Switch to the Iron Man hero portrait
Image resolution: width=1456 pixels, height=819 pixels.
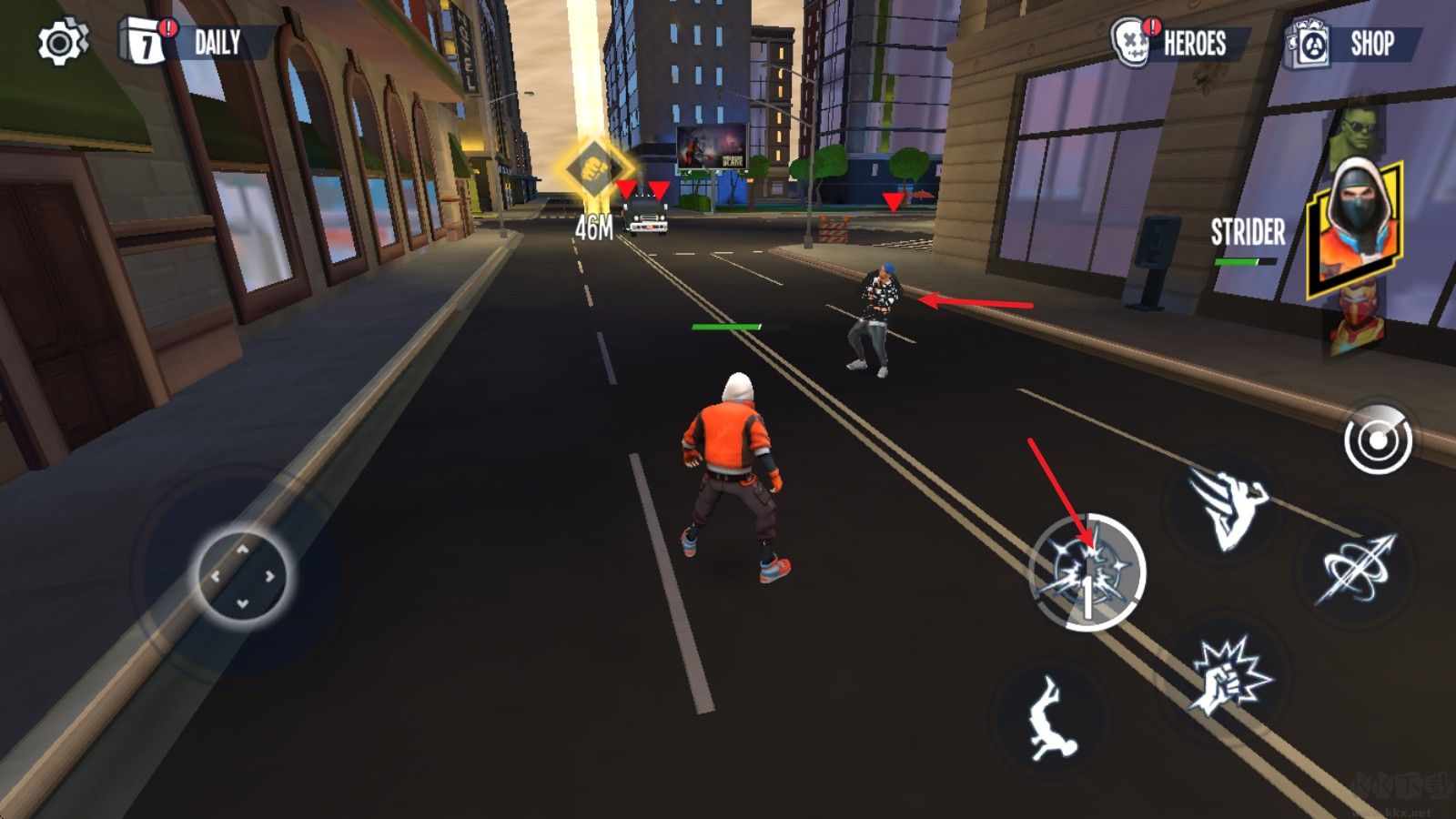[1358, 323]
